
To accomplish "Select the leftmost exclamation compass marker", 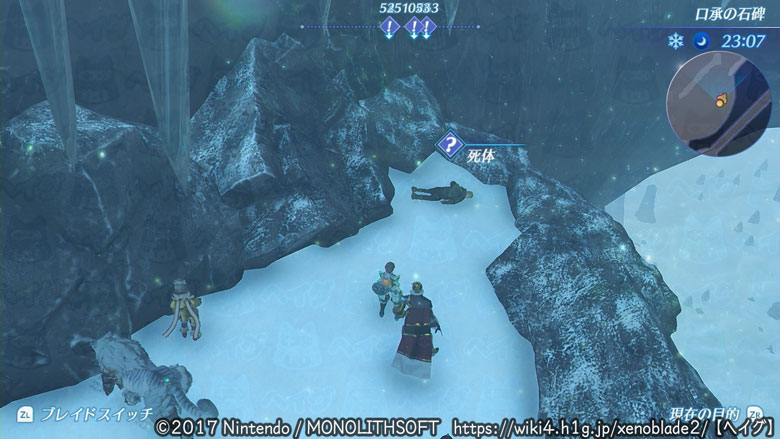I will pyautogui.click(x=389, y=29).
